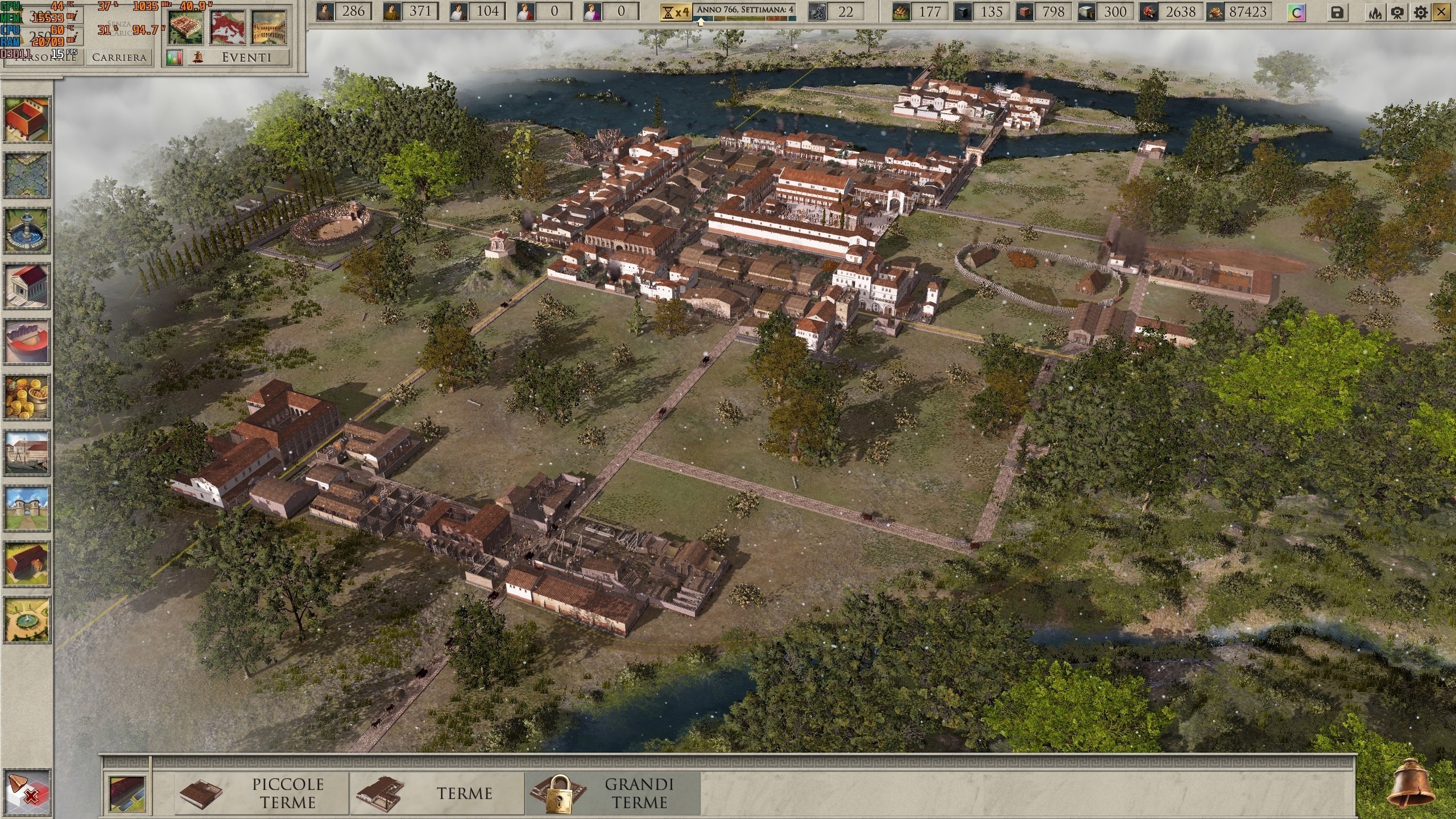The height and width of the screenshot is (819, 1456).
Task: Activate the demolish tool with red X
Action: point(26,791)
